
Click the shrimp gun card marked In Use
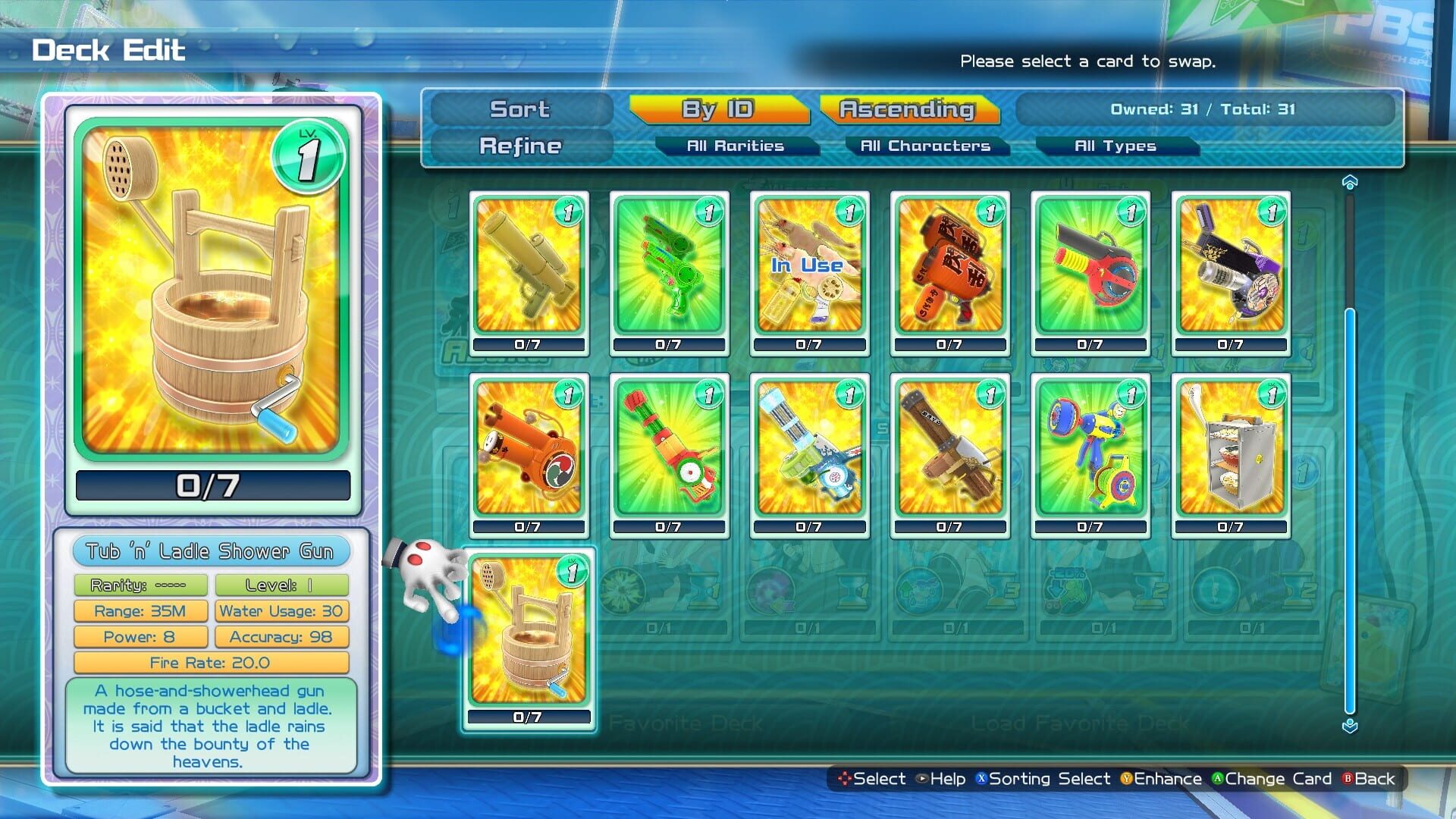point(809,269)
